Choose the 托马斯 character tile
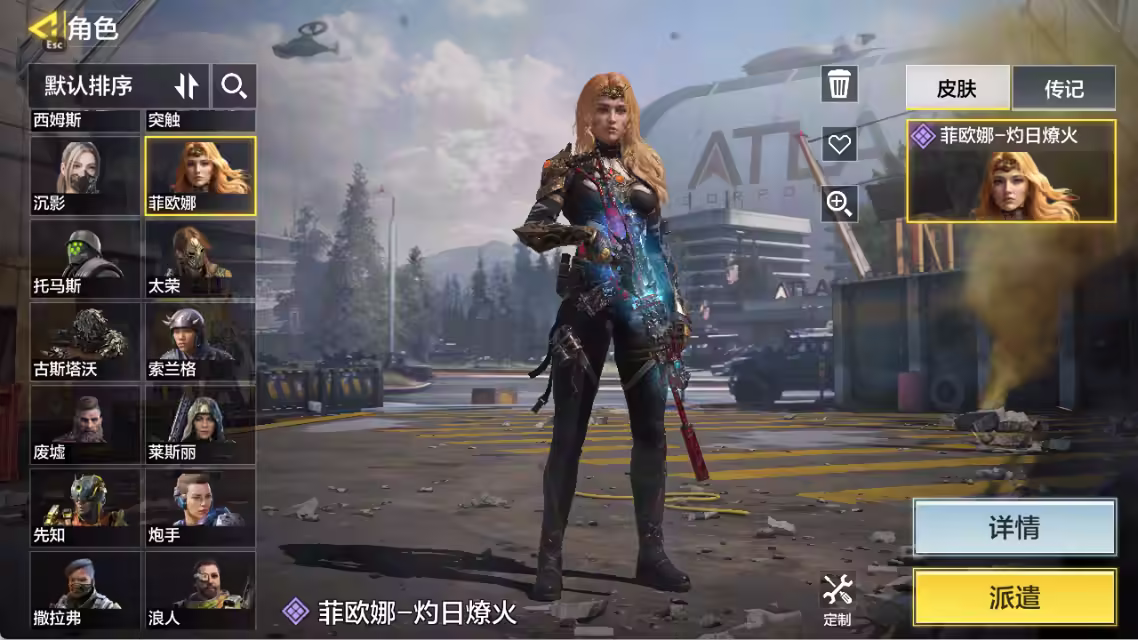1138x640 pixels. 85,258
